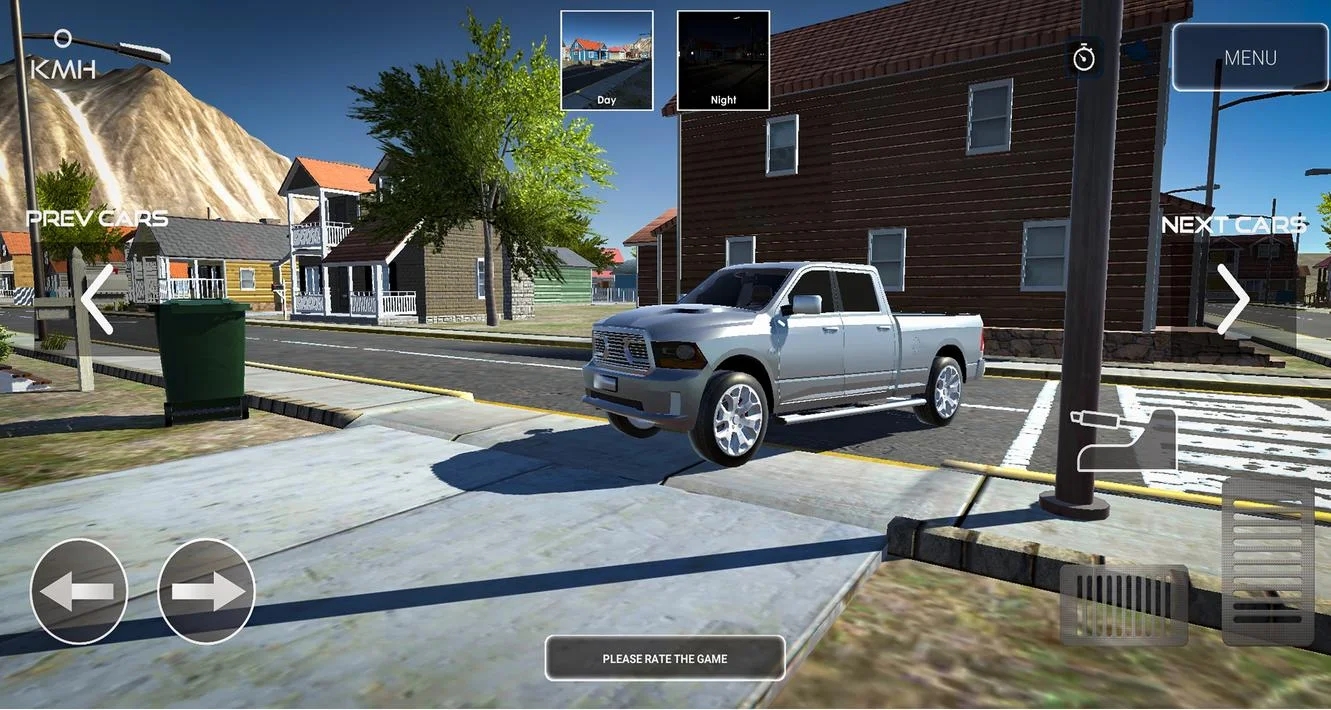Click the stopwatch timer icon
This screenshot has height=710, width=1331.
tap(1084, 57)
